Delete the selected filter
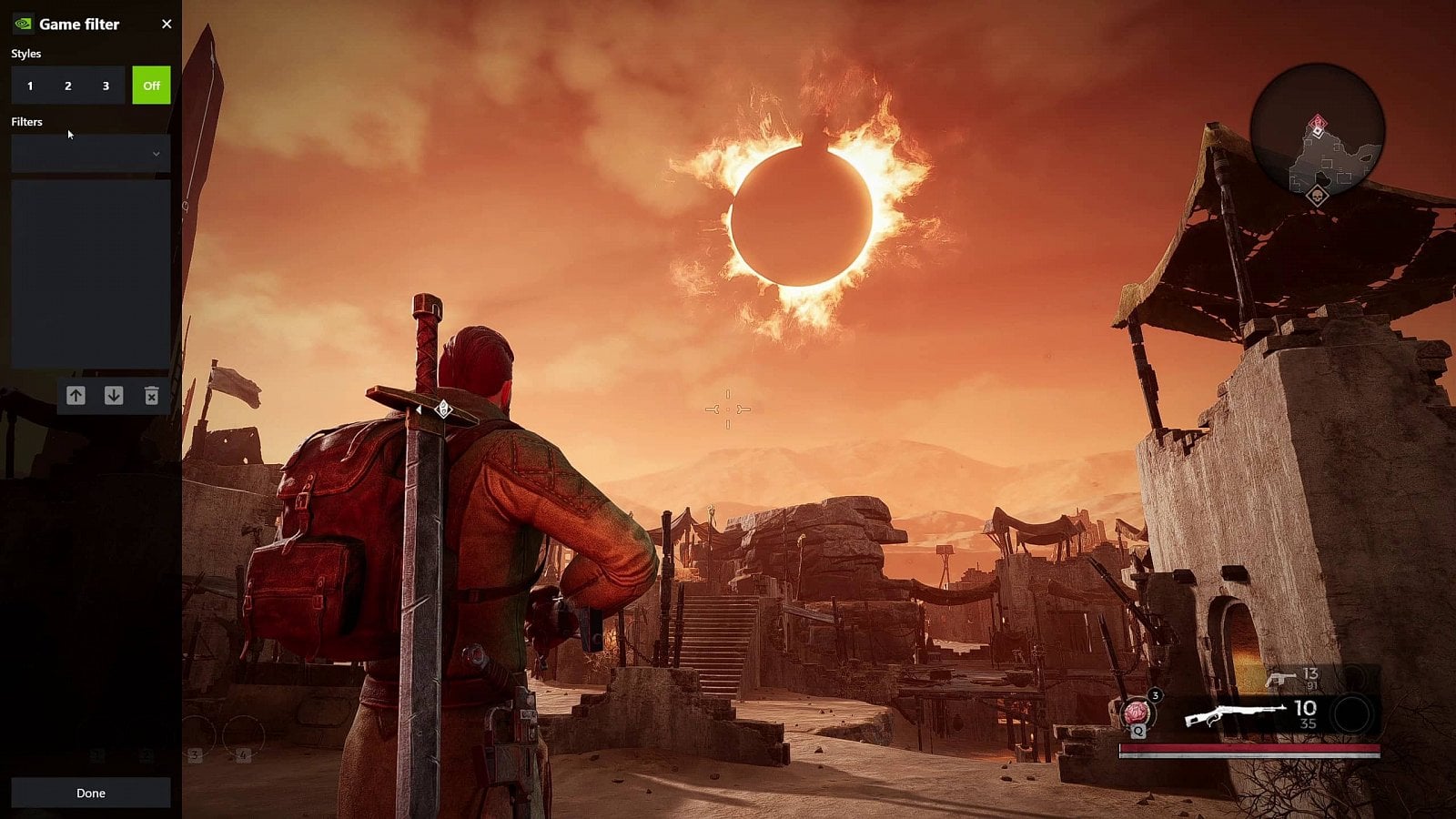Viewport: 1456px width, 819px height. [151, 395]
